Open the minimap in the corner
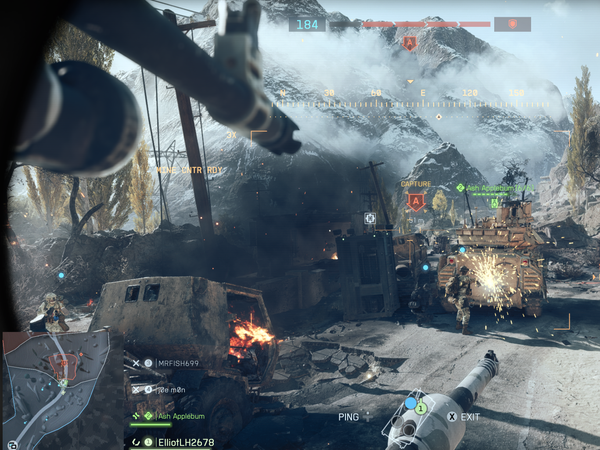The image size is (600, 450). 55,385
